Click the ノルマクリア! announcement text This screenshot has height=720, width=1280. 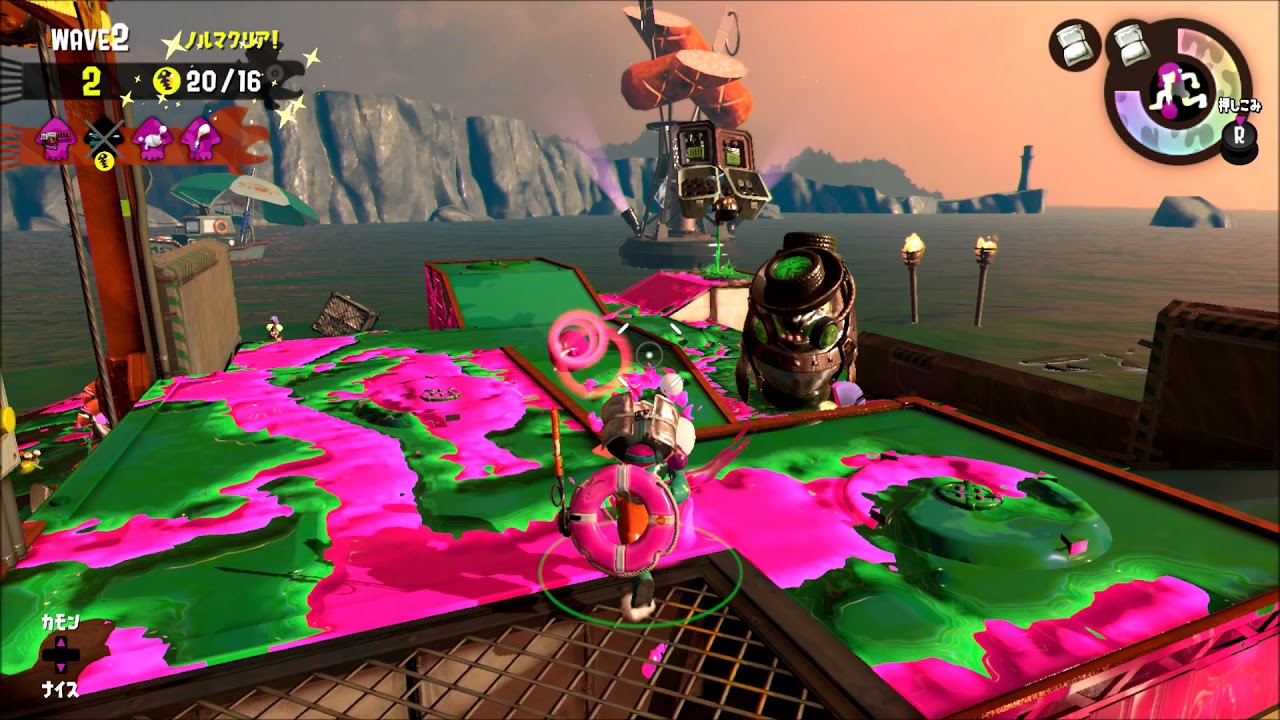pyautogui.click(x=232, y=39)
